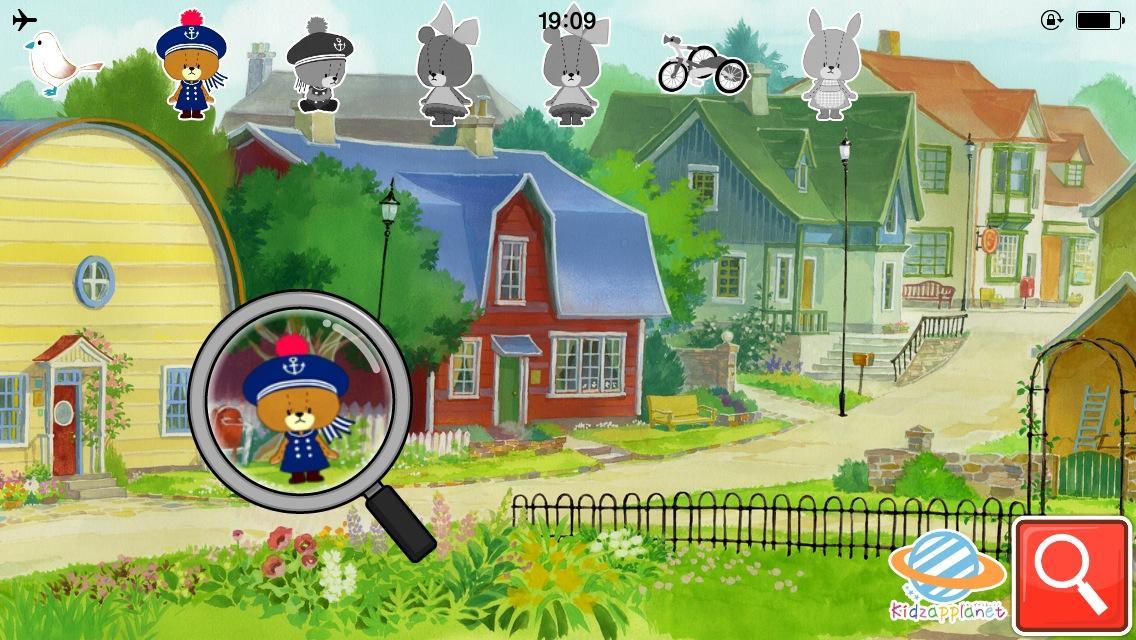Screen dimensions: 1136x640
Task: Select the white bird icon
Action: pyautogui.click(x=59, y=62)
